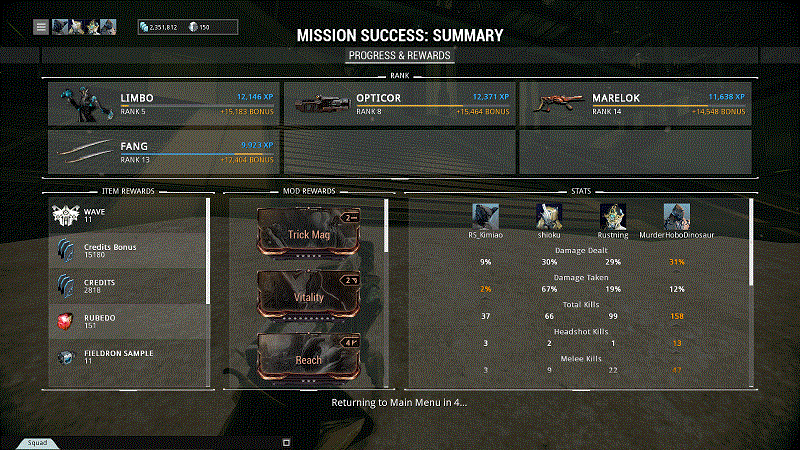The image size is (800, 450).
Task: Click the Credits Bonus reward row
Action: [128, 250]
